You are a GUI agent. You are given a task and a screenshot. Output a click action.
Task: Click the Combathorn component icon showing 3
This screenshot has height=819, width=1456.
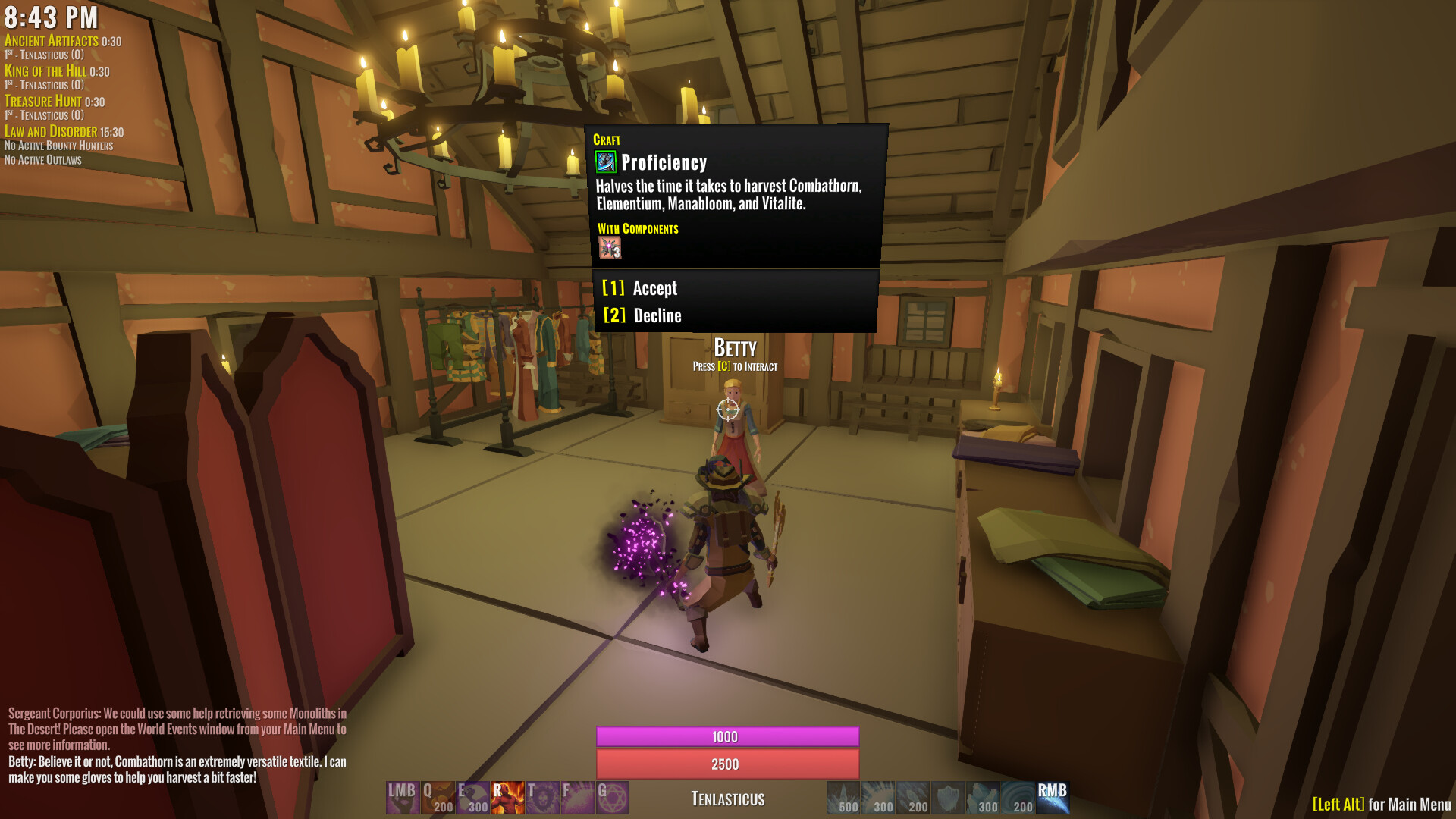click(x=610, y=247)
